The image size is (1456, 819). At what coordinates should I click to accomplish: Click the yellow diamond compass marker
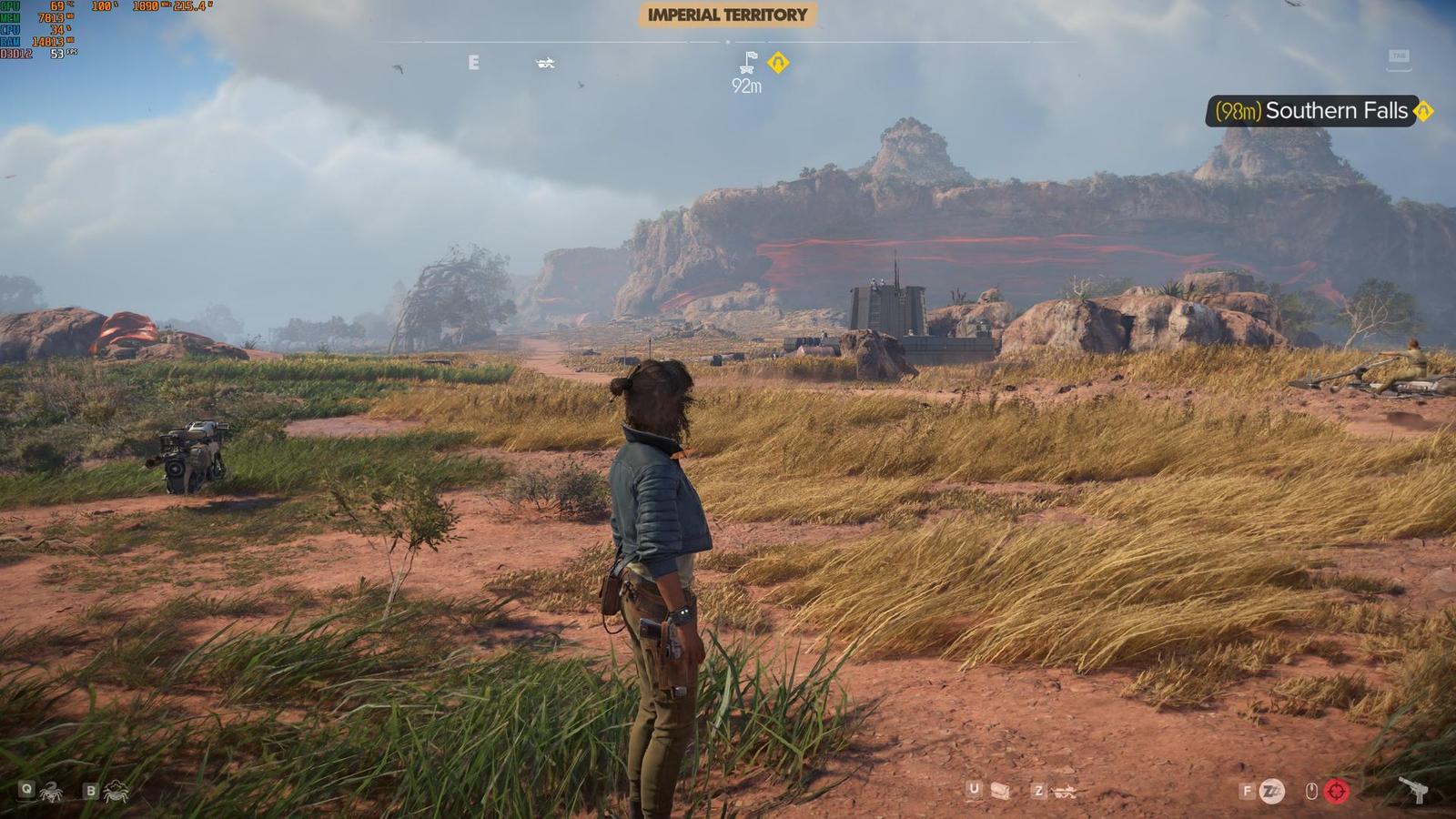coord(778,63)
